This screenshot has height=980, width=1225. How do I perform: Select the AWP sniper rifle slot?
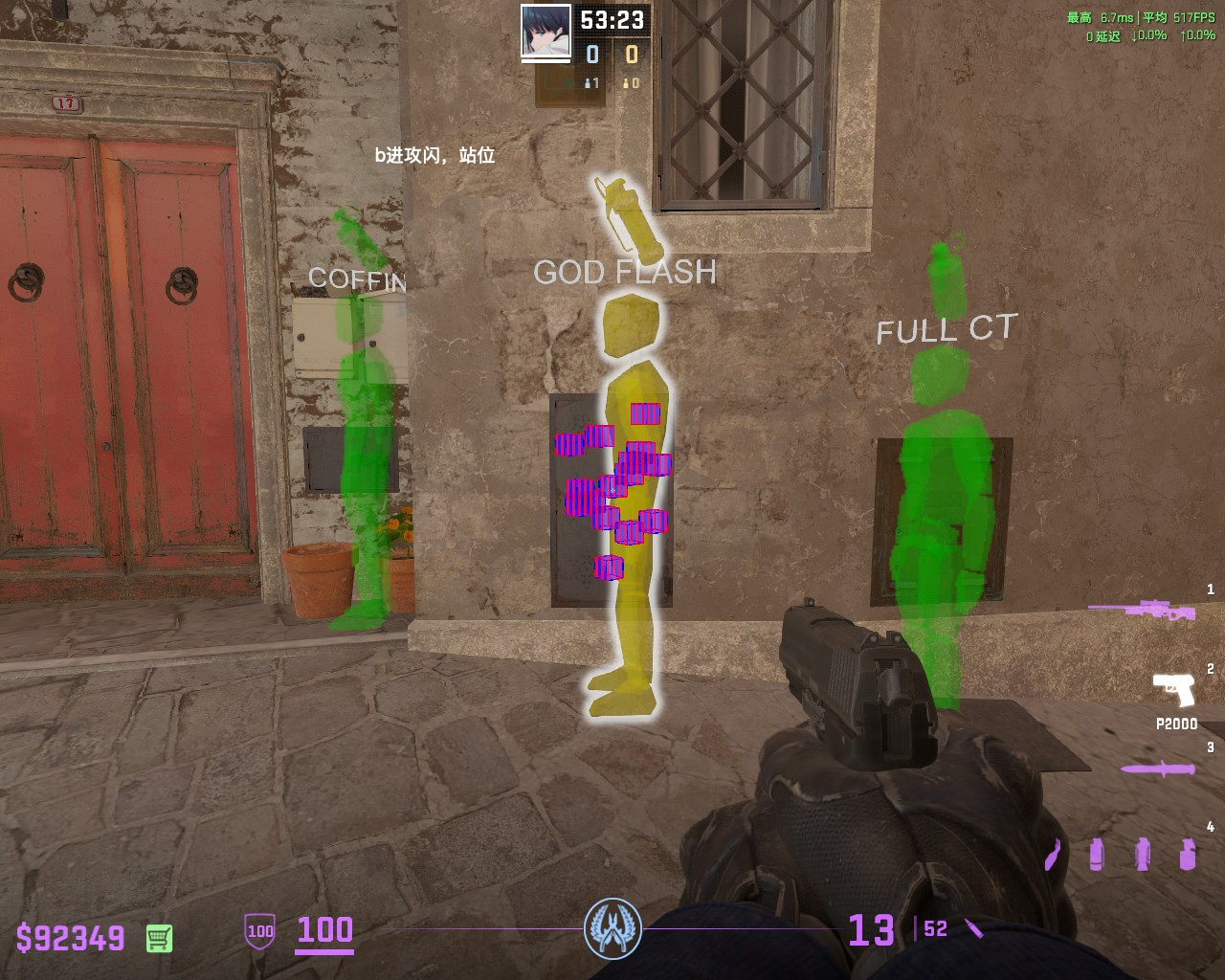1143,610
